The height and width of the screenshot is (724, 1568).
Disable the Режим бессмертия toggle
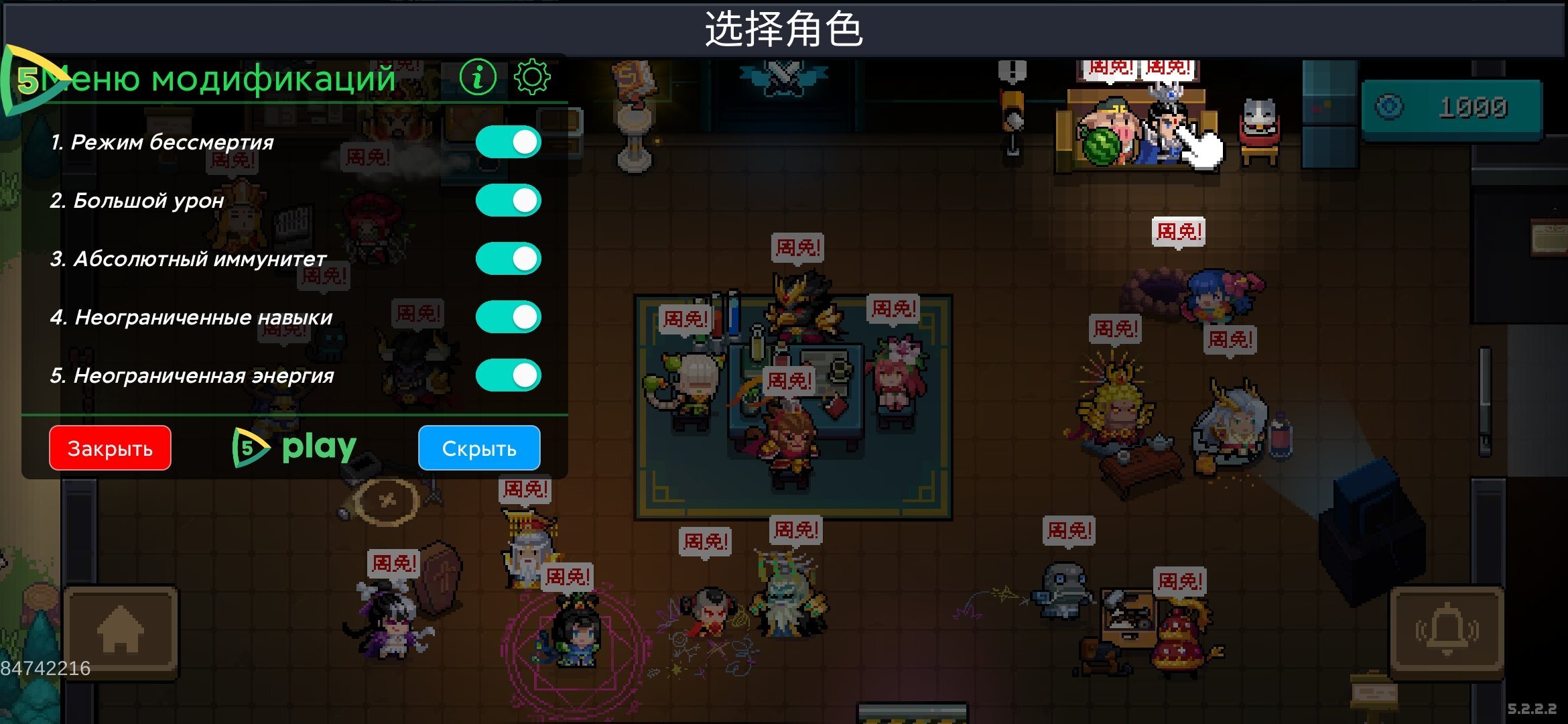coord(508,142)
